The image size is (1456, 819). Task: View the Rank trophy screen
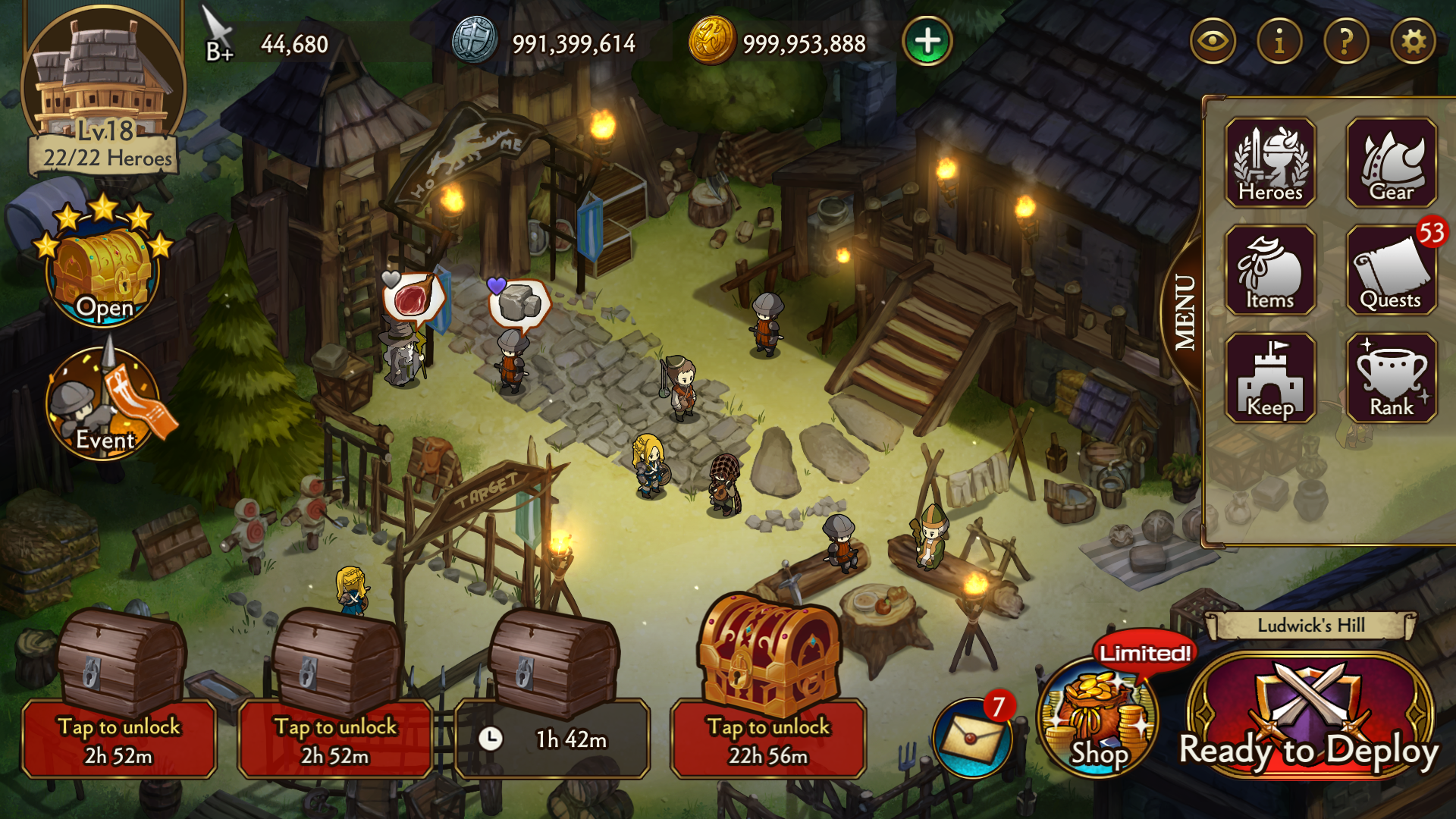coord(1392,378)
